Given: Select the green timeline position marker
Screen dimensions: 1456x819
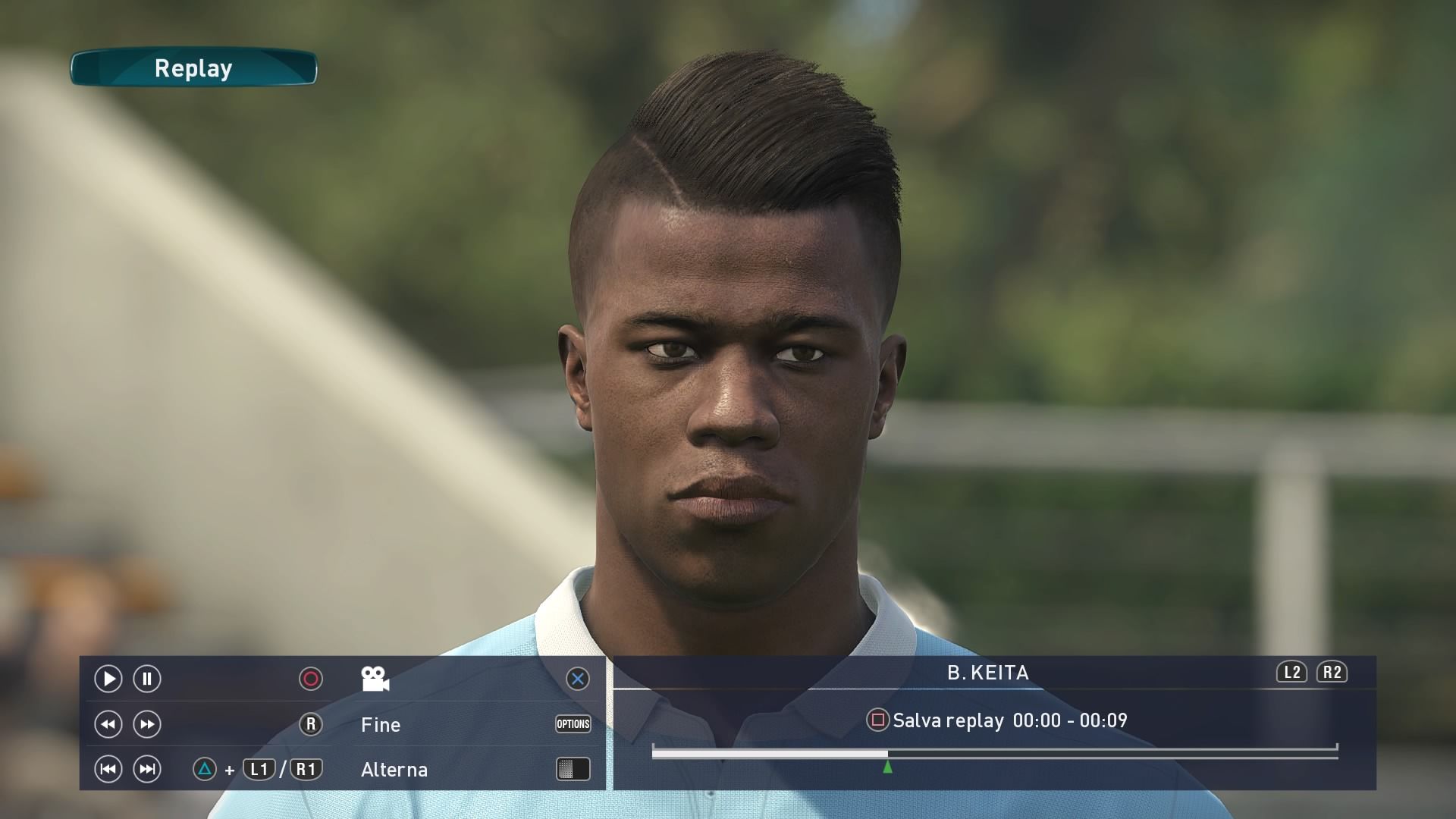Looking at the screenshot, I should pyautogui.click(x=887, y=767).
